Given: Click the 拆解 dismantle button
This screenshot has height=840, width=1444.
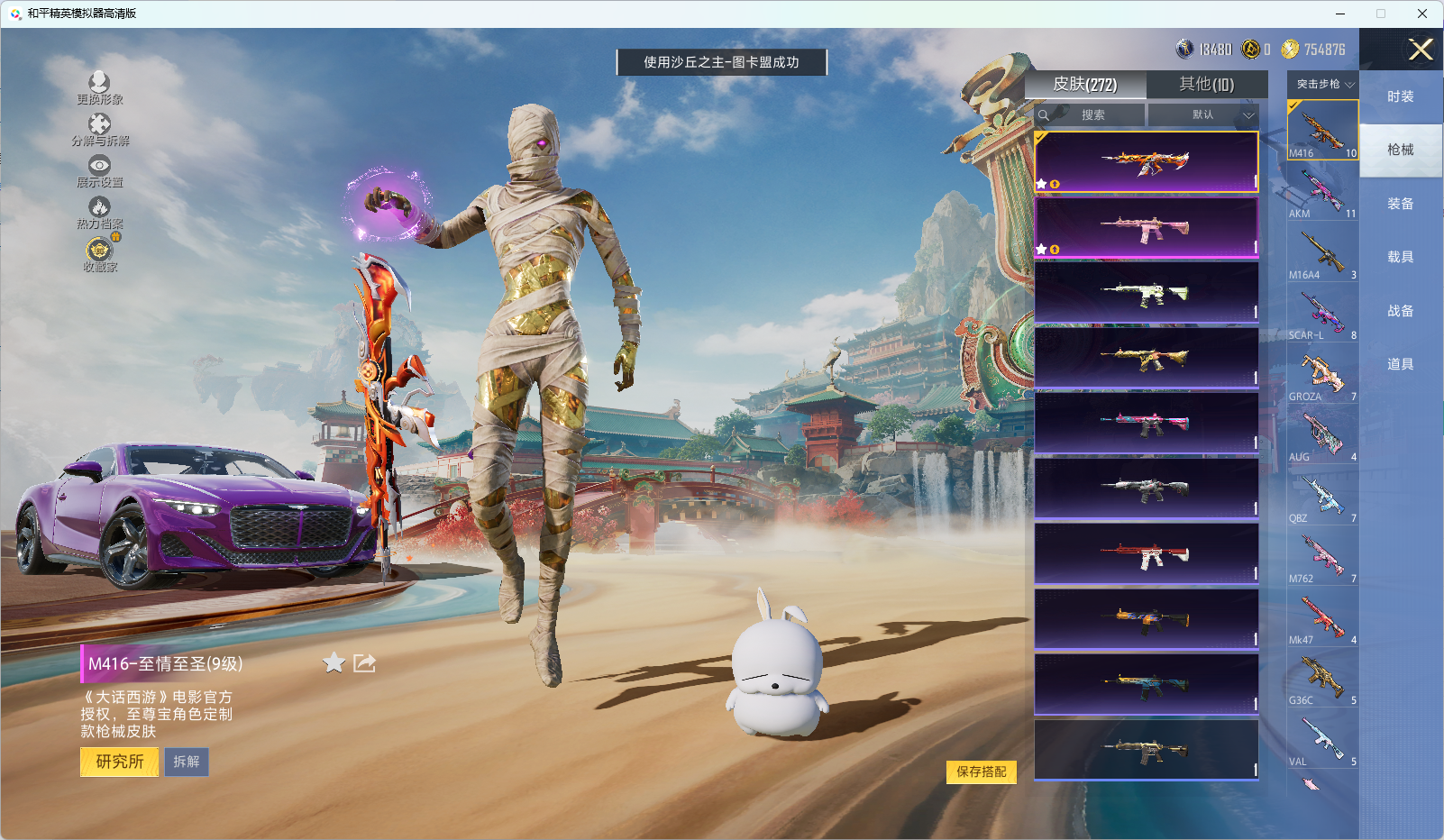Looking at the screenshot, I should [x=187, y=762].
